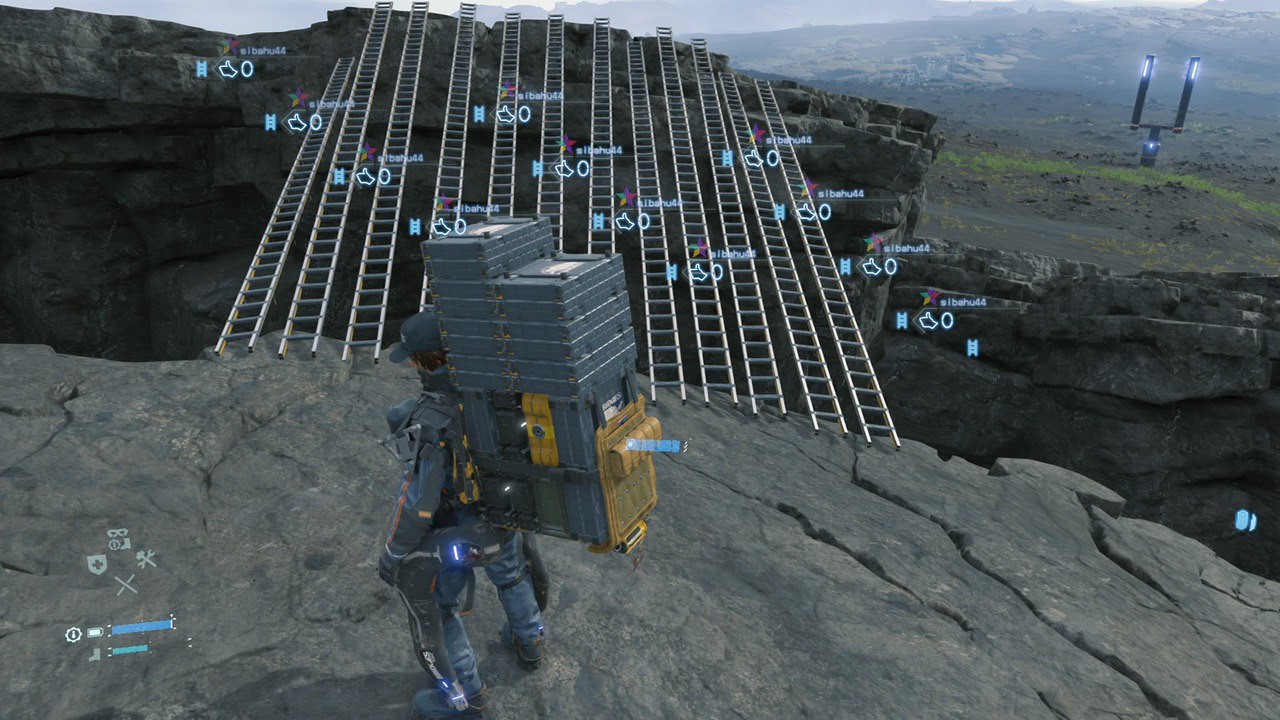The height and width of the screenshot is (720, 1280).
Task: Select the shield with cross icon
Action: [97, 565]
